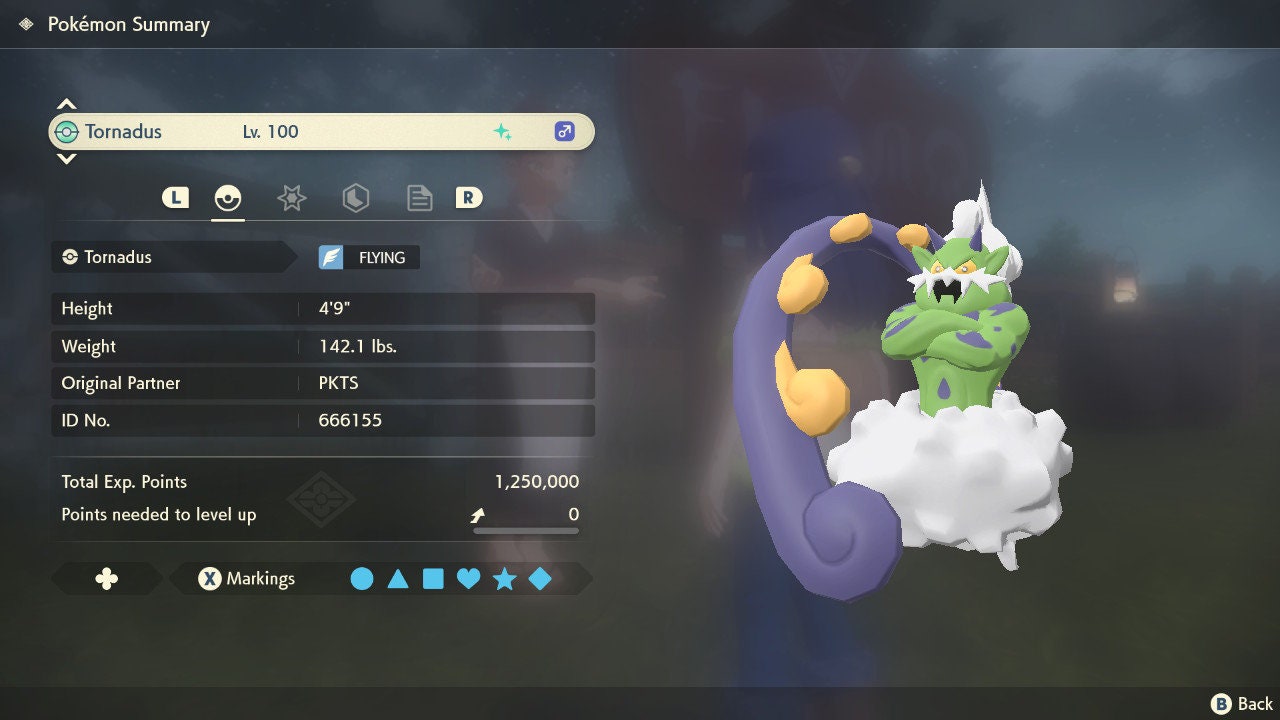
Task: Open the hexagon shield tab
Action: click(355, 198)
